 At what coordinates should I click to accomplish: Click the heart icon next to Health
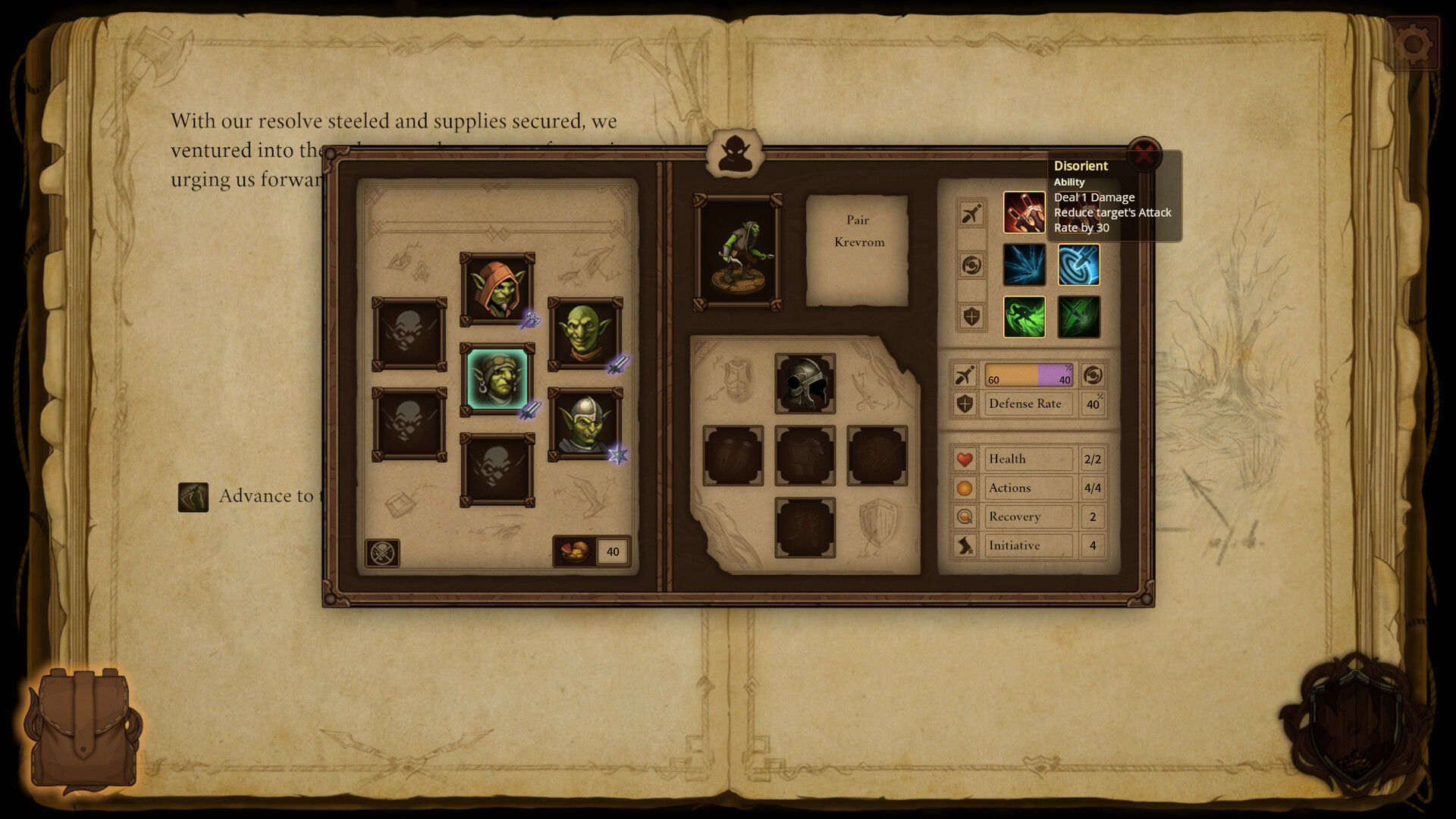click(964, 458)
